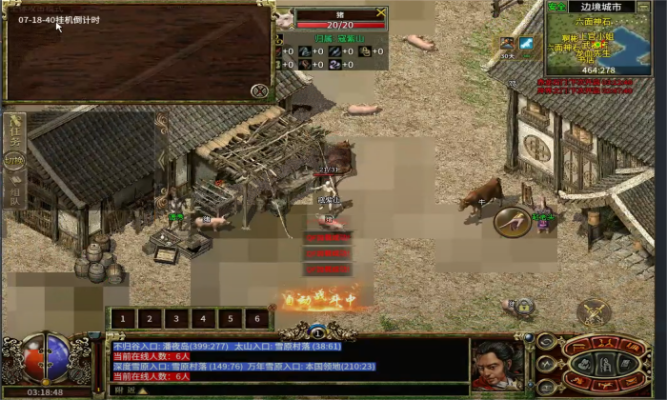Select hotbar slot number 6

click(257, 319)
